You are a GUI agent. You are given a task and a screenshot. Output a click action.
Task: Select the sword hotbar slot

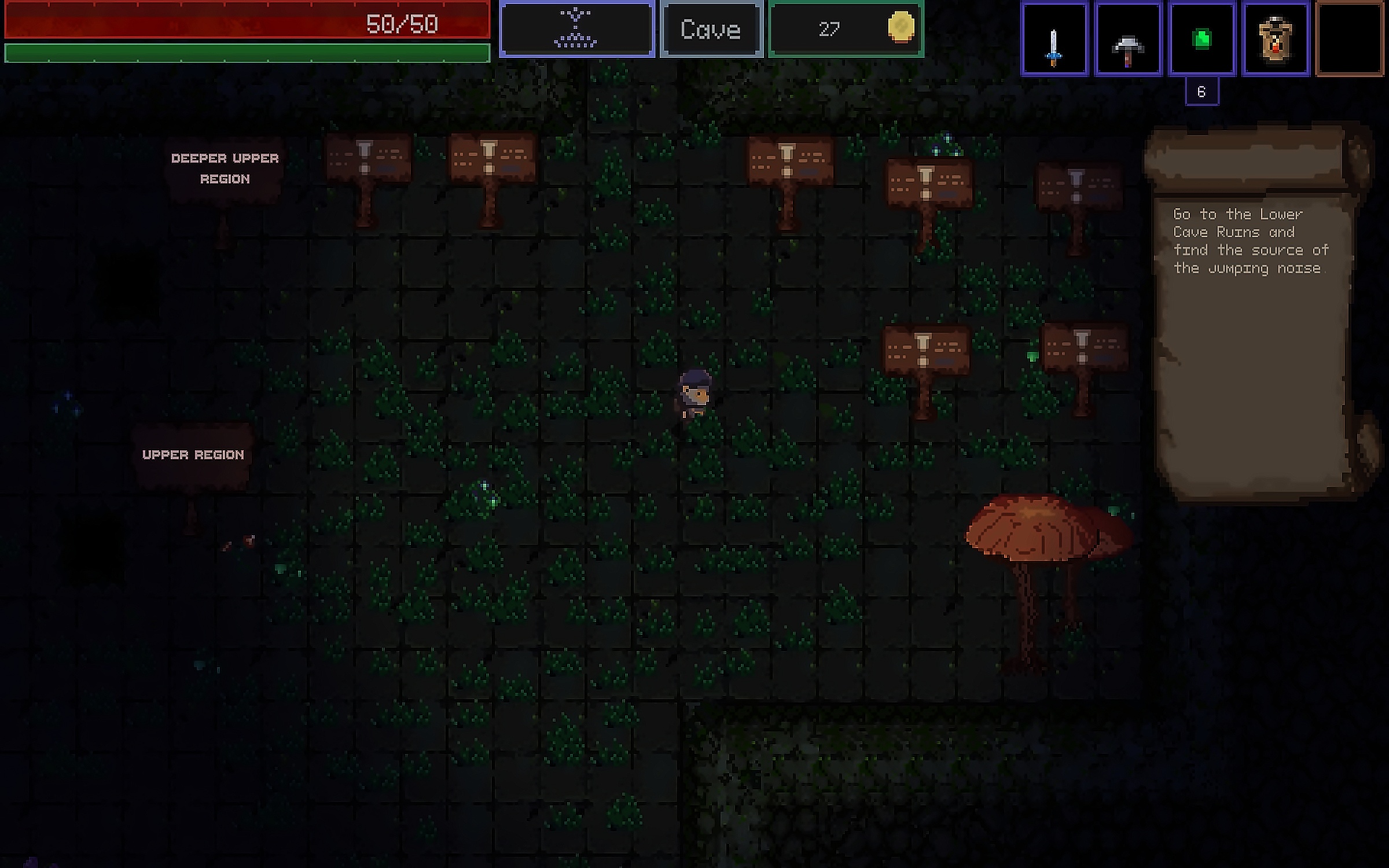pos(1054,39)
